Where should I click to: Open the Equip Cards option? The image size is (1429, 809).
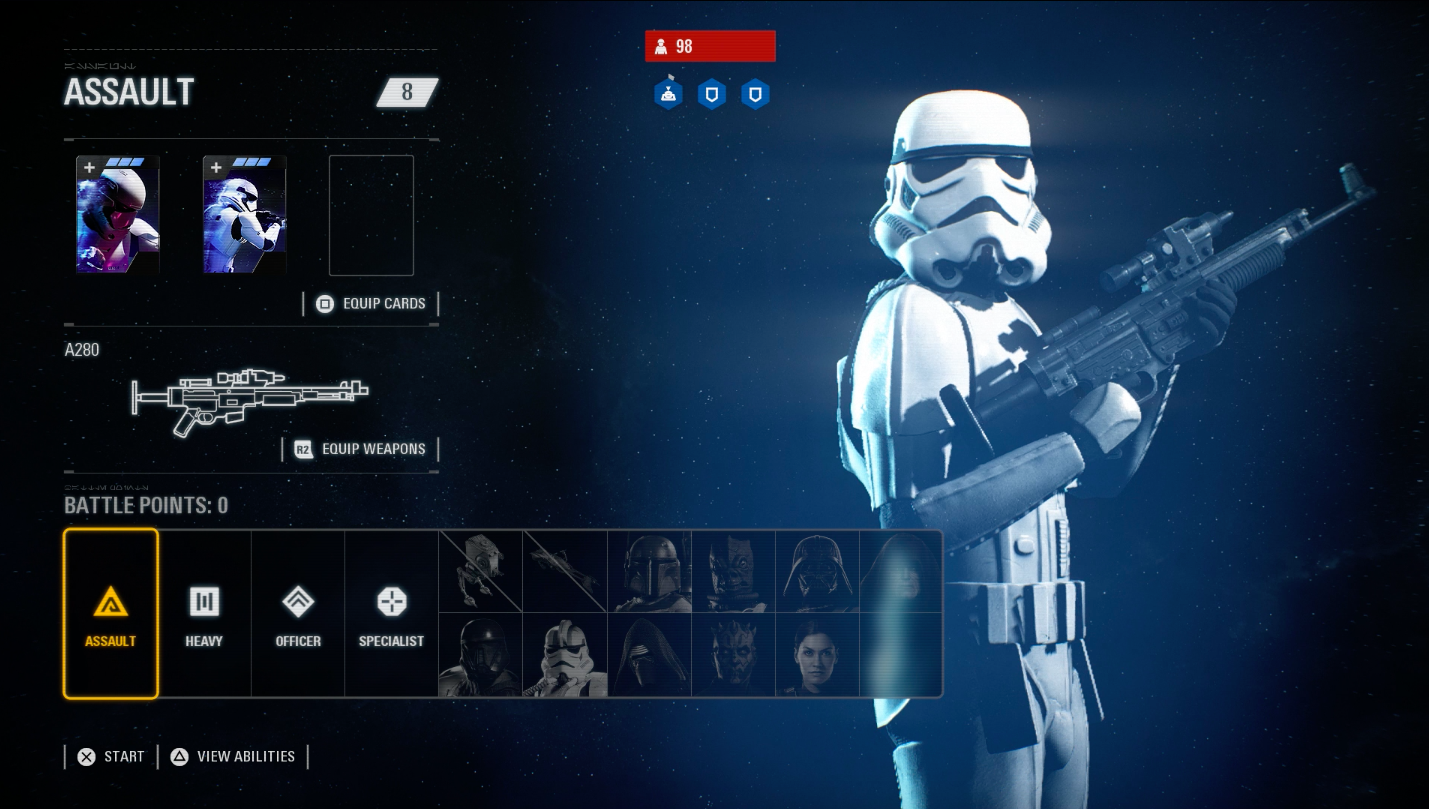[x=372, y=304]
